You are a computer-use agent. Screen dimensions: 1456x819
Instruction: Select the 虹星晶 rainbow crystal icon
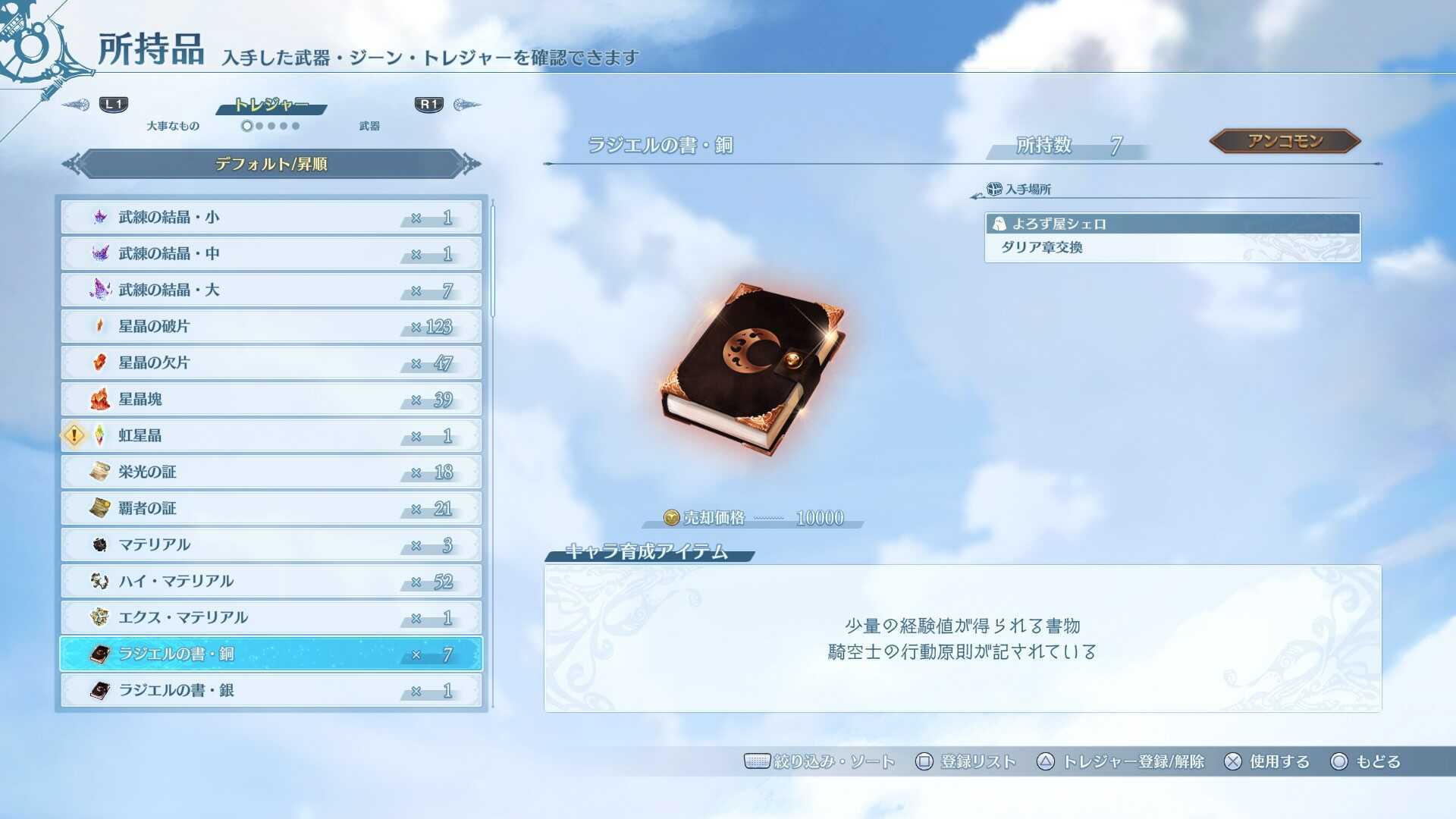tap(99, 435)
